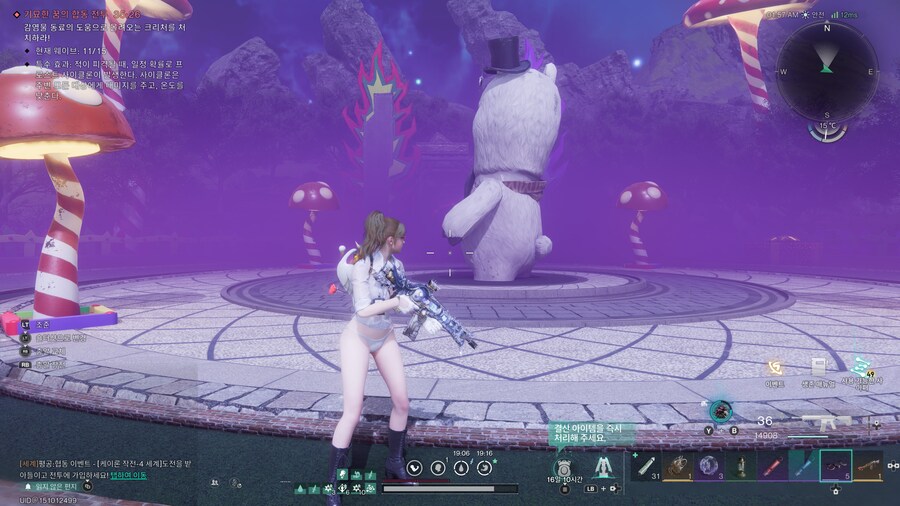
Task: Open the survival manual book icon
Action: (818, 368)
